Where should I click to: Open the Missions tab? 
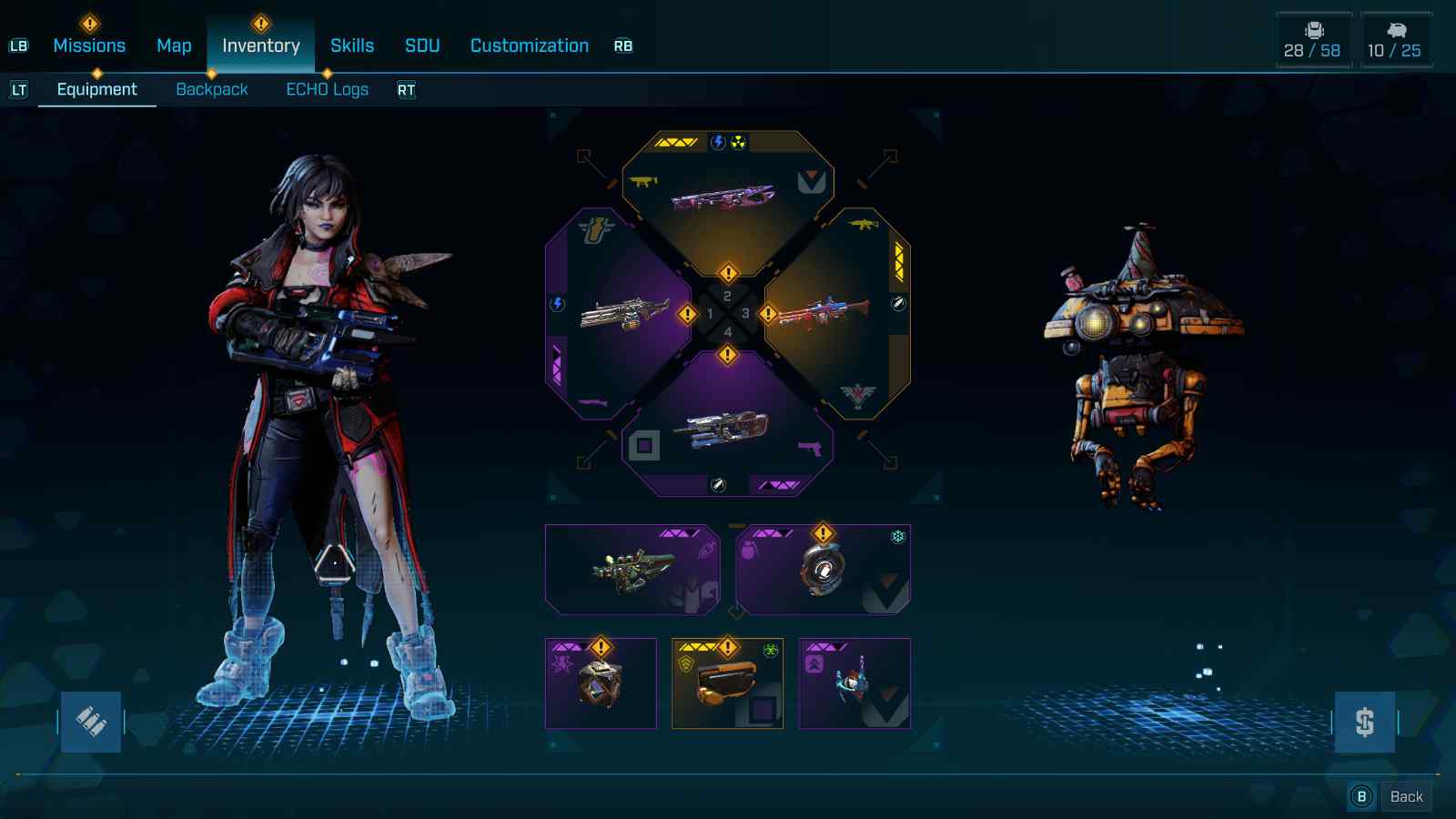(x=89, y=45)
